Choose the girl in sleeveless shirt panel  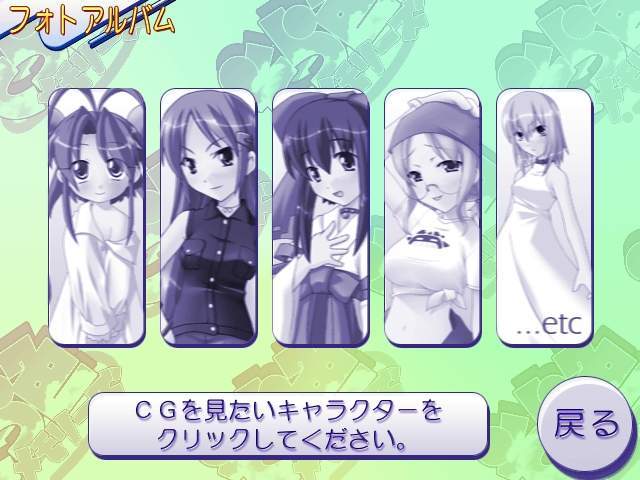pos(209,217)
